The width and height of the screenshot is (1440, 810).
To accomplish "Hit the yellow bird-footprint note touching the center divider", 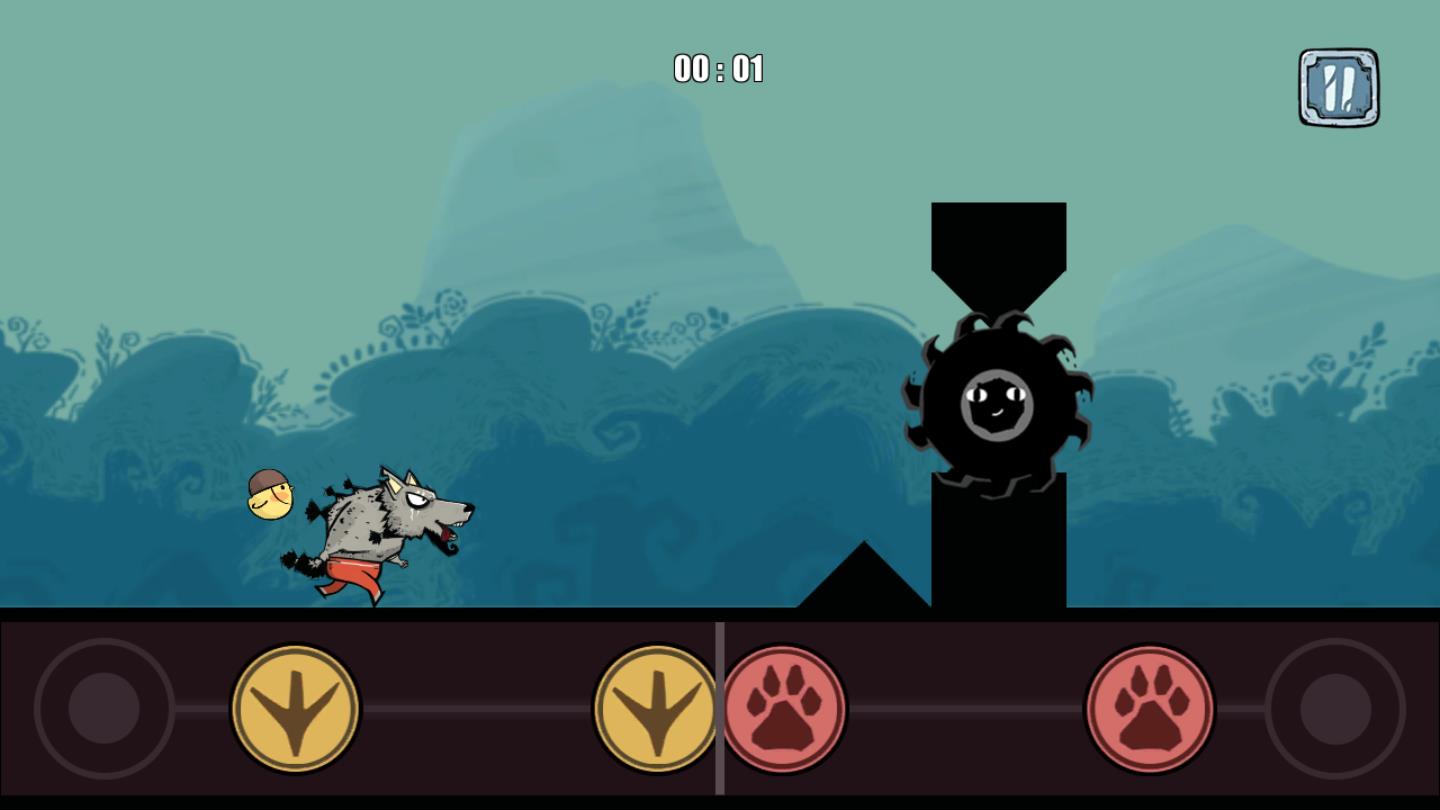I will click(x=656, y=708).
